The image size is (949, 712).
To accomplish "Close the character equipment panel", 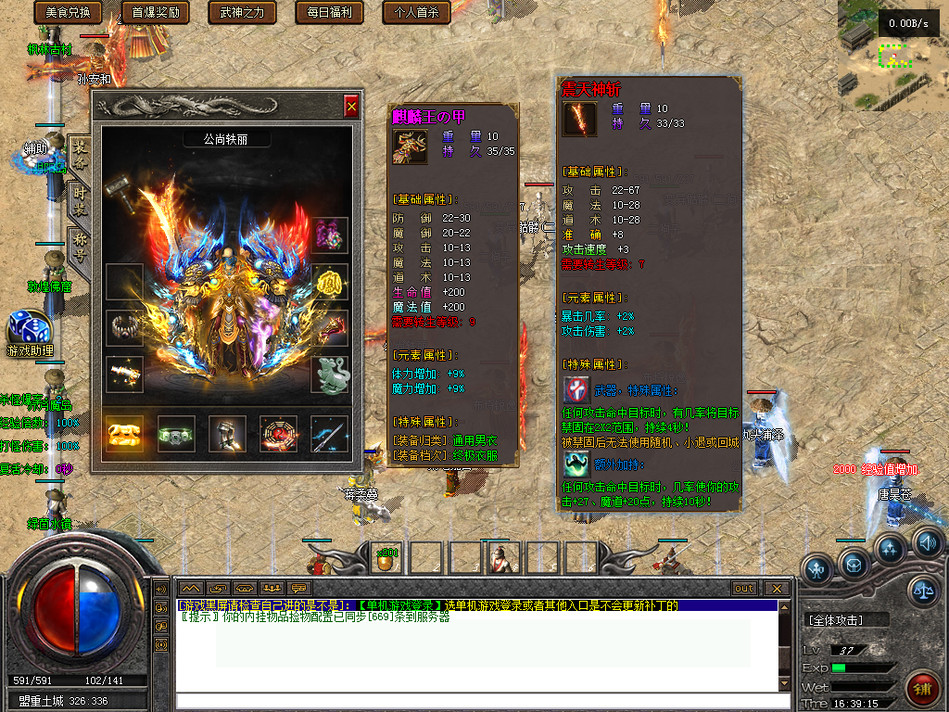I will coord(351,106).
